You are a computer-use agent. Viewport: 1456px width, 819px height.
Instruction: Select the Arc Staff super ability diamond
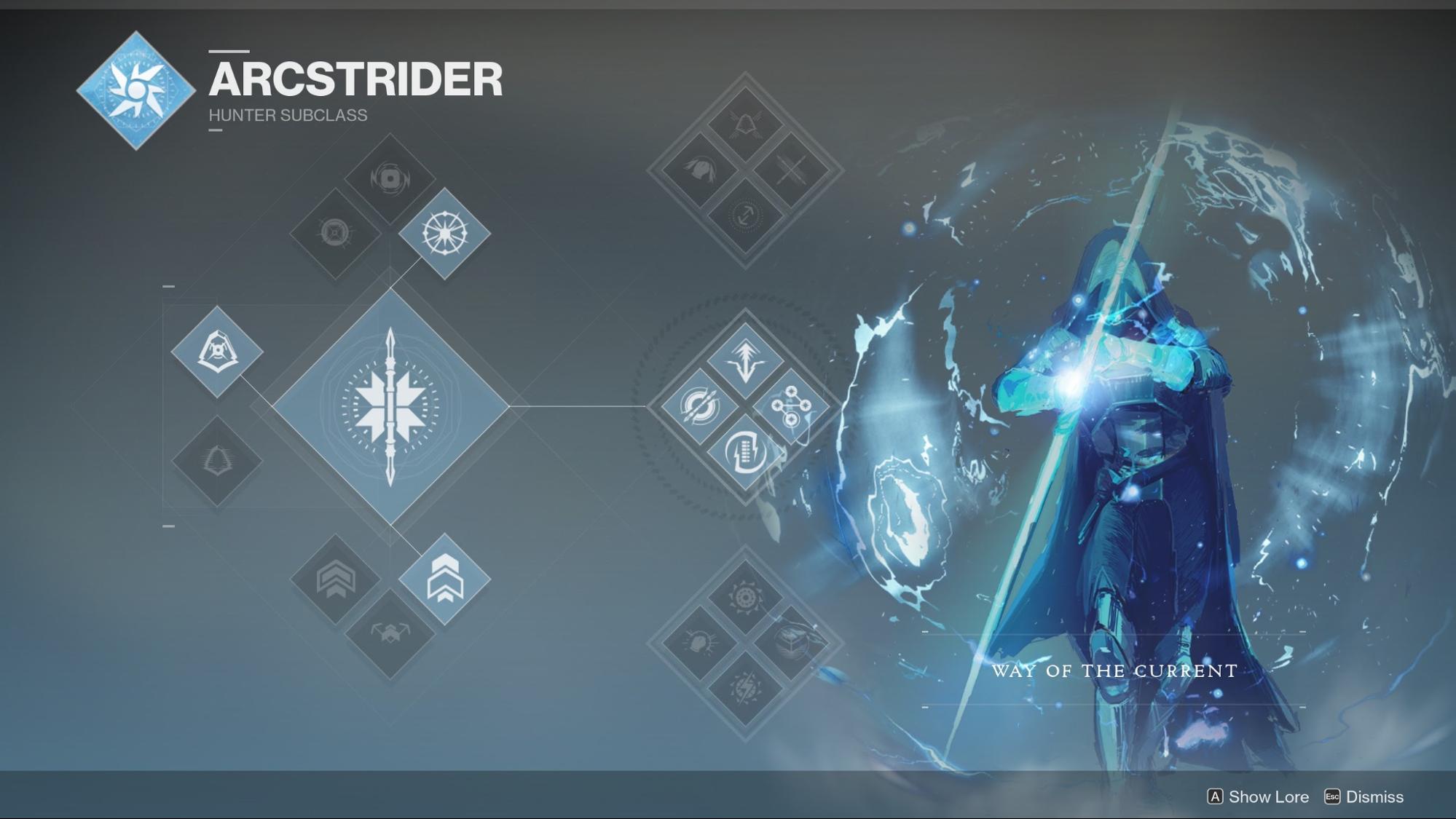click(x=390, y=406)
